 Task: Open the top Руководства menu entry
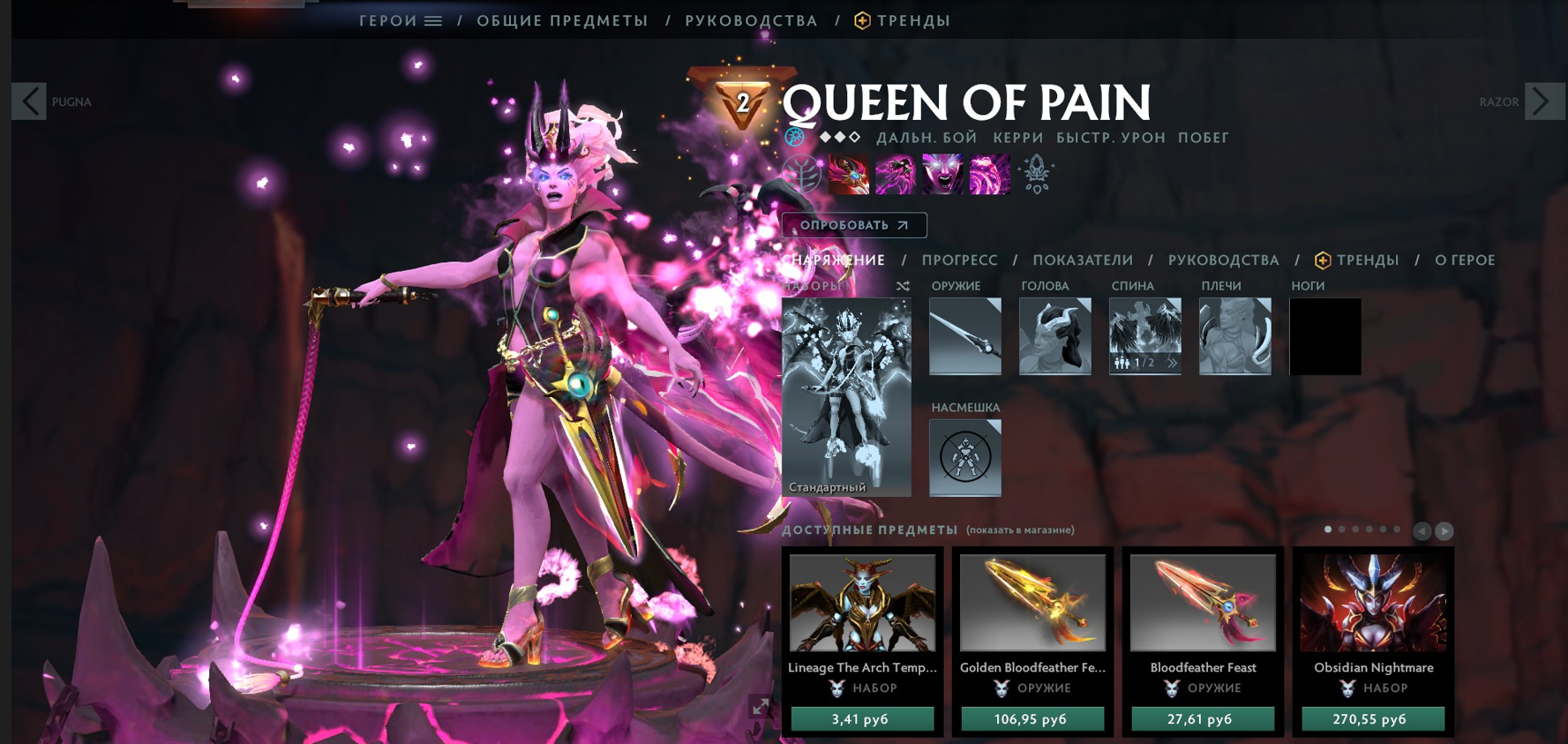point(751,20)
